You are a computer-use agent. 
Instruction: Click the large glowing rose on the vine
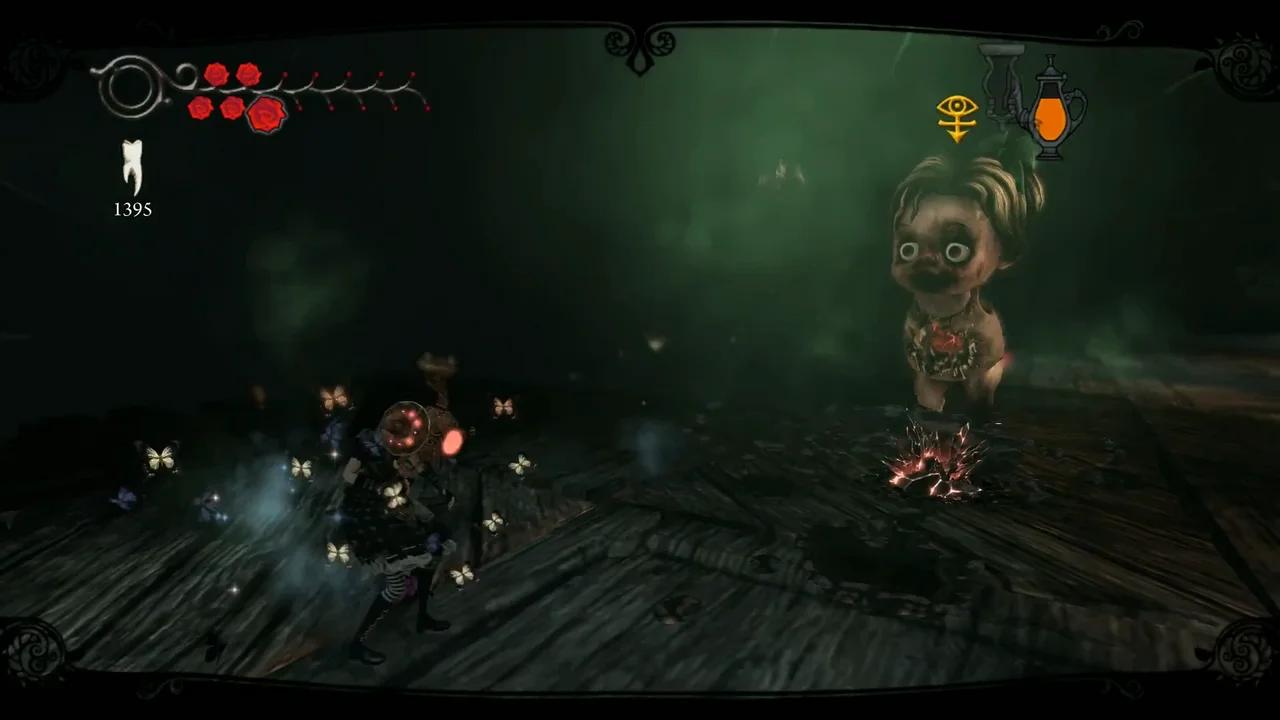point(265,115)
